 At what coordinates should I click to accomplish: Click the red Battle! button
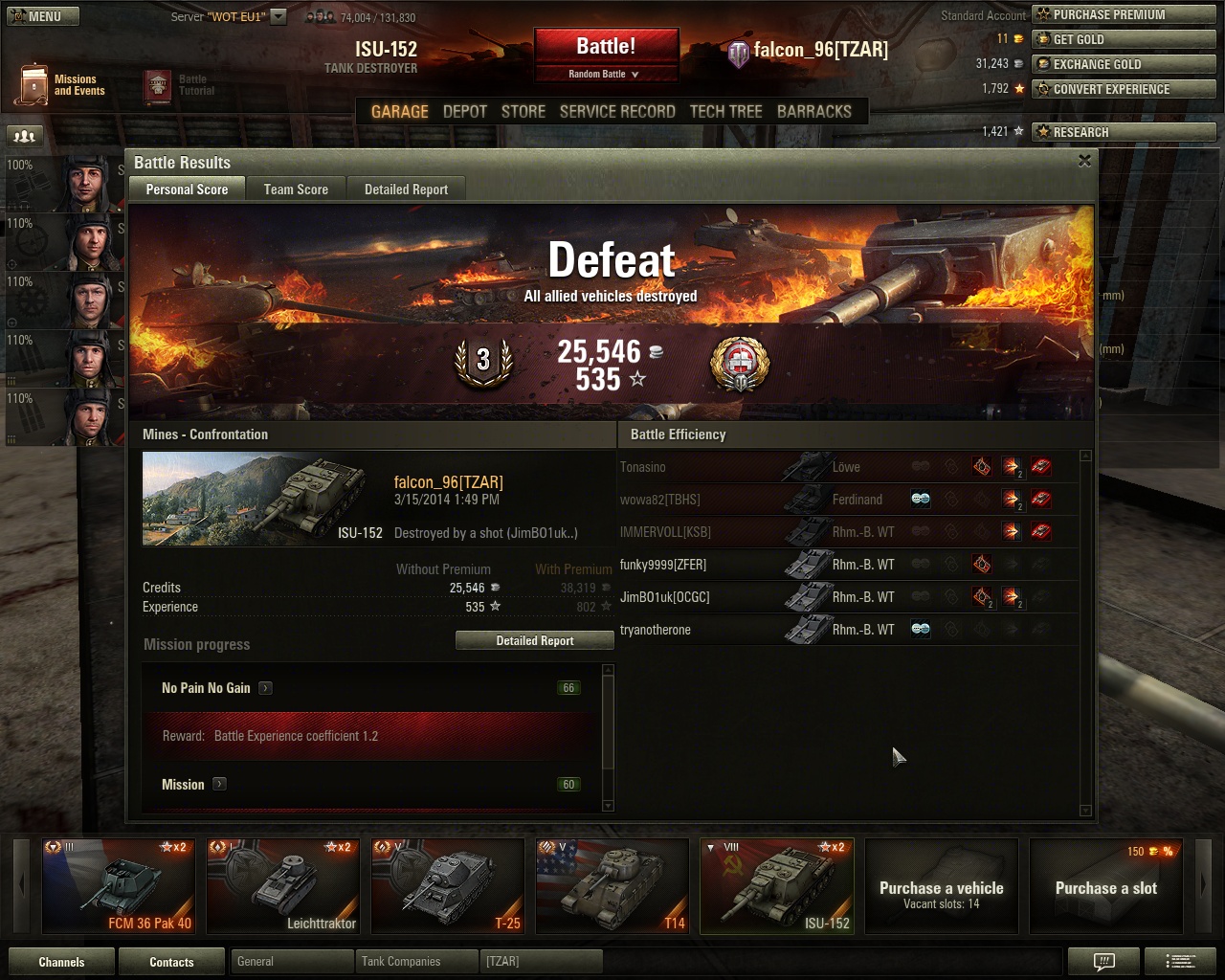point(606,47)
